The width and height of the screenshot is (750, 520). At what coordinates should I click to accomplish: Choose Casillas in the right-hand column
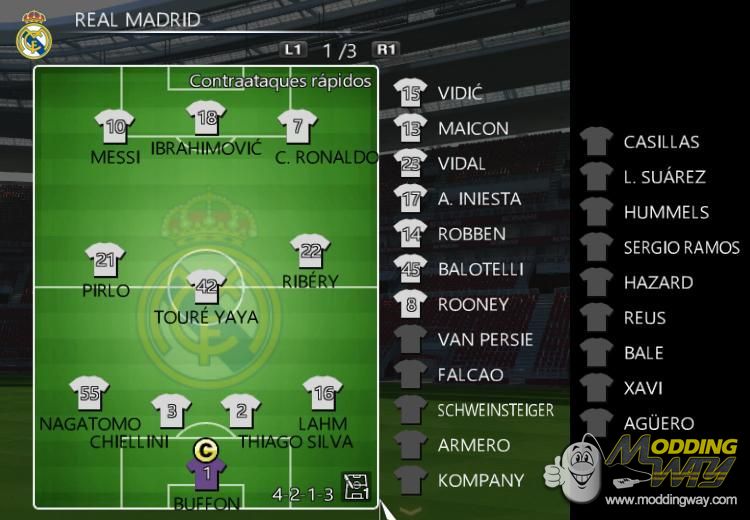[661, 142]
